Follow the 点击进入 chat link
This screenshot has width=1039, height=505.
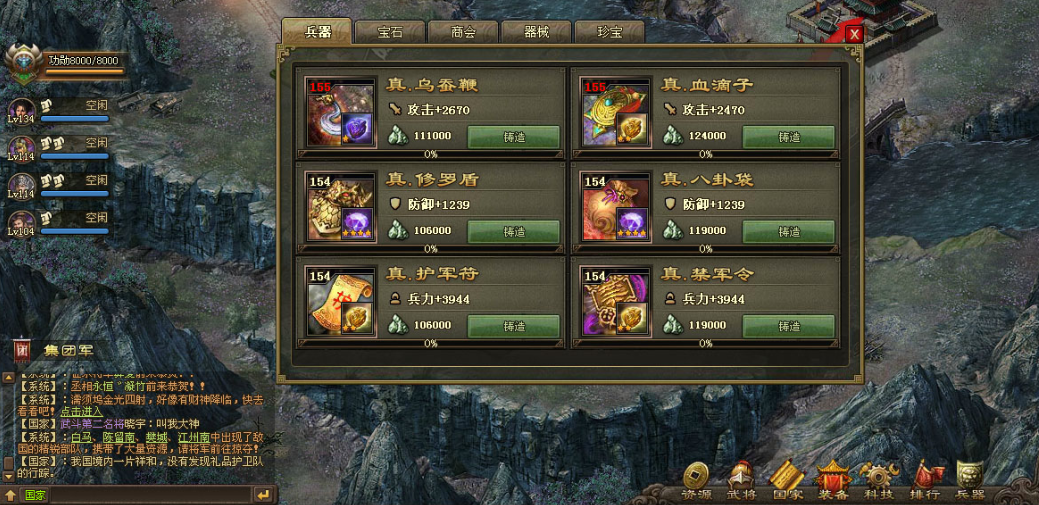(x=81, y=411)
